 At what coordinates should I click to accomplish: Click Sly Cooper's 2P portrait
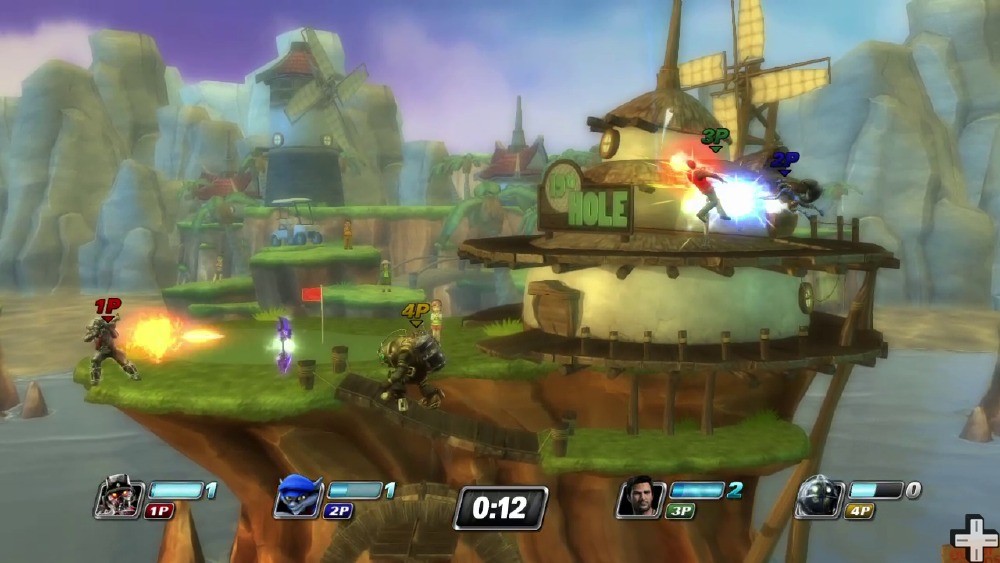298,496
